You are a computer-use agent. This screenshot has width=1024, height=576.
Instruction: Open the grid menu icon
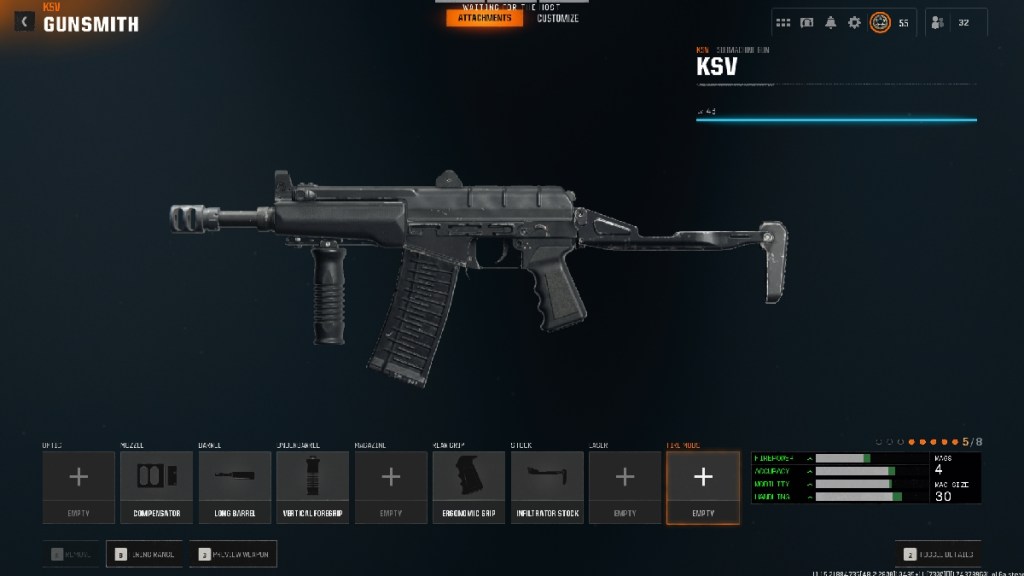pyautogui.click(x=783, y=23)
